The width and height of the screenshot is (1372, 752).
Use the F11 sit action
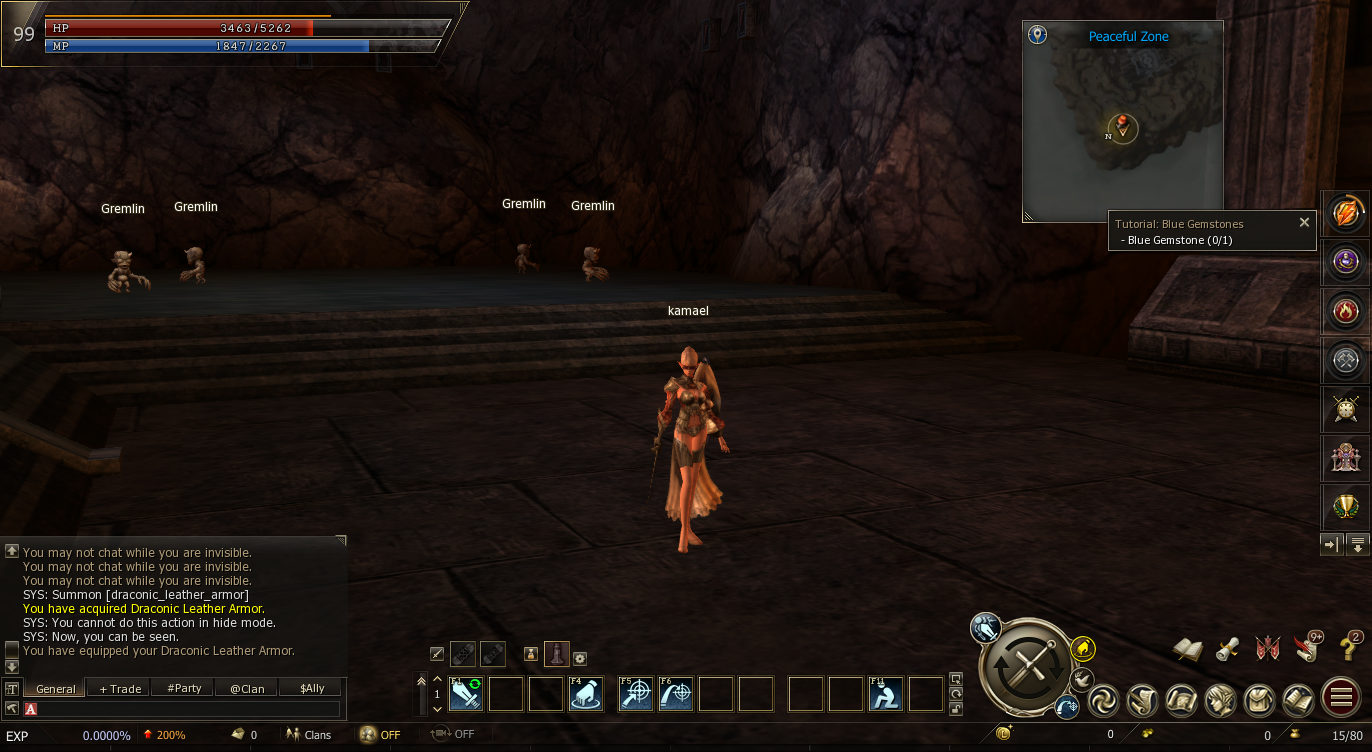pyautogui.click(x=886, y=694)
